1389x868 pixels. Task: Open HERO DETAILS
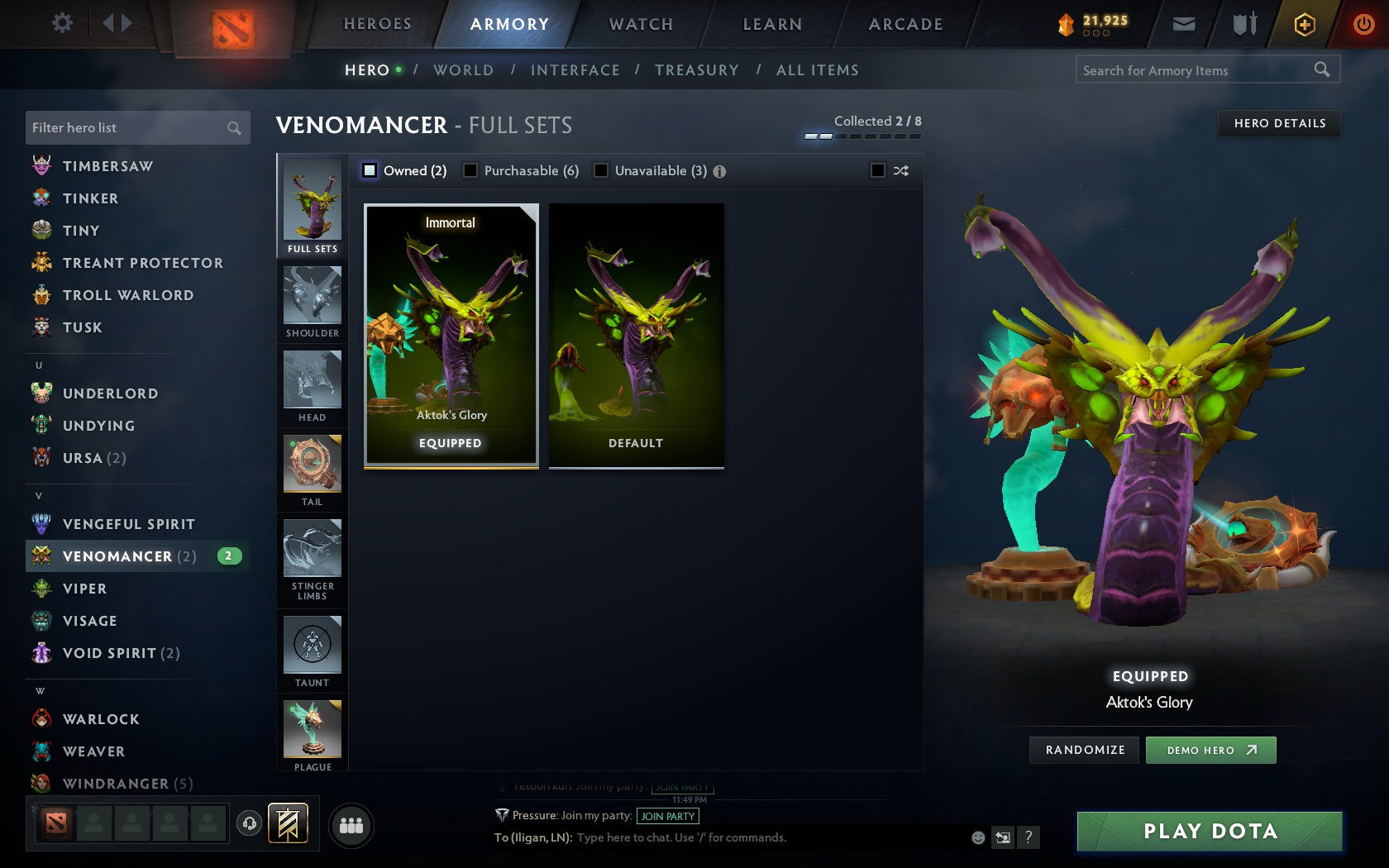click(x=1278, y=123)
